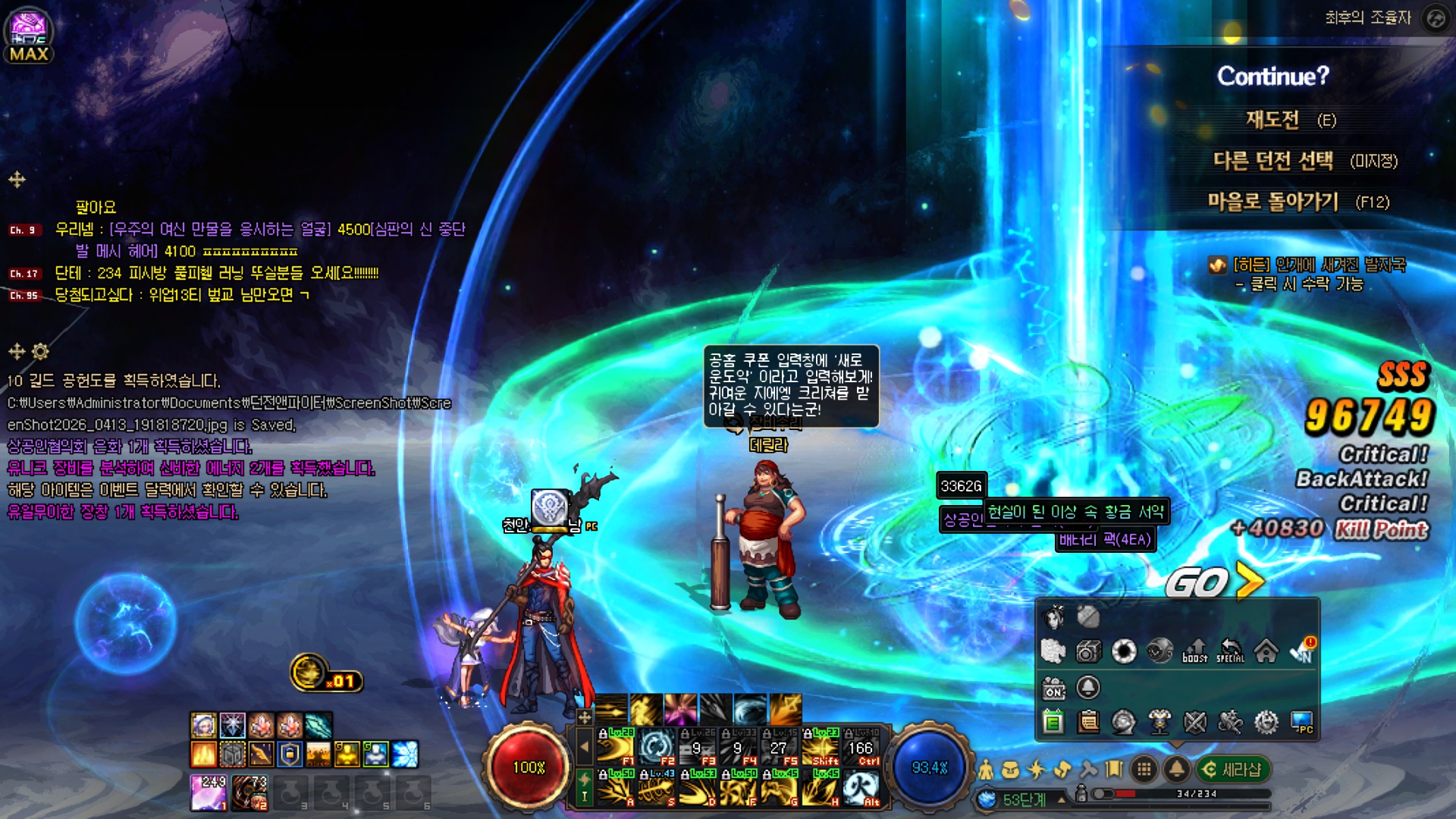Open the SPECIAL return-arrow icon
The image size is (1456, 819).
point(1230,651)
